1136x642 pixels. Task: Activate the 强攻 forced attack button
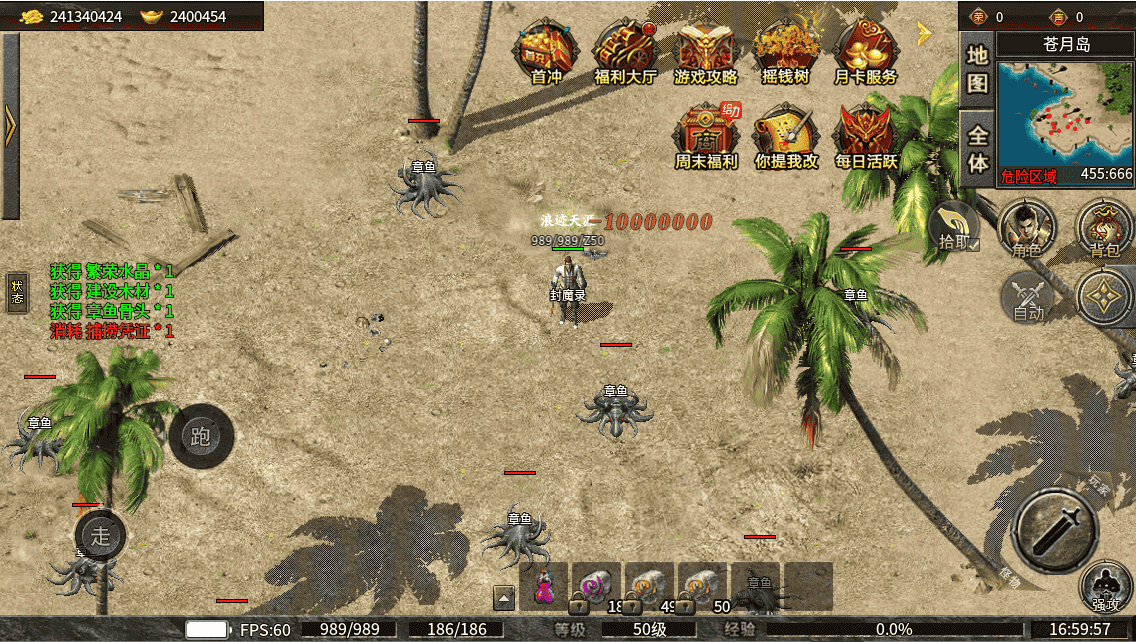click(1106, 588)
